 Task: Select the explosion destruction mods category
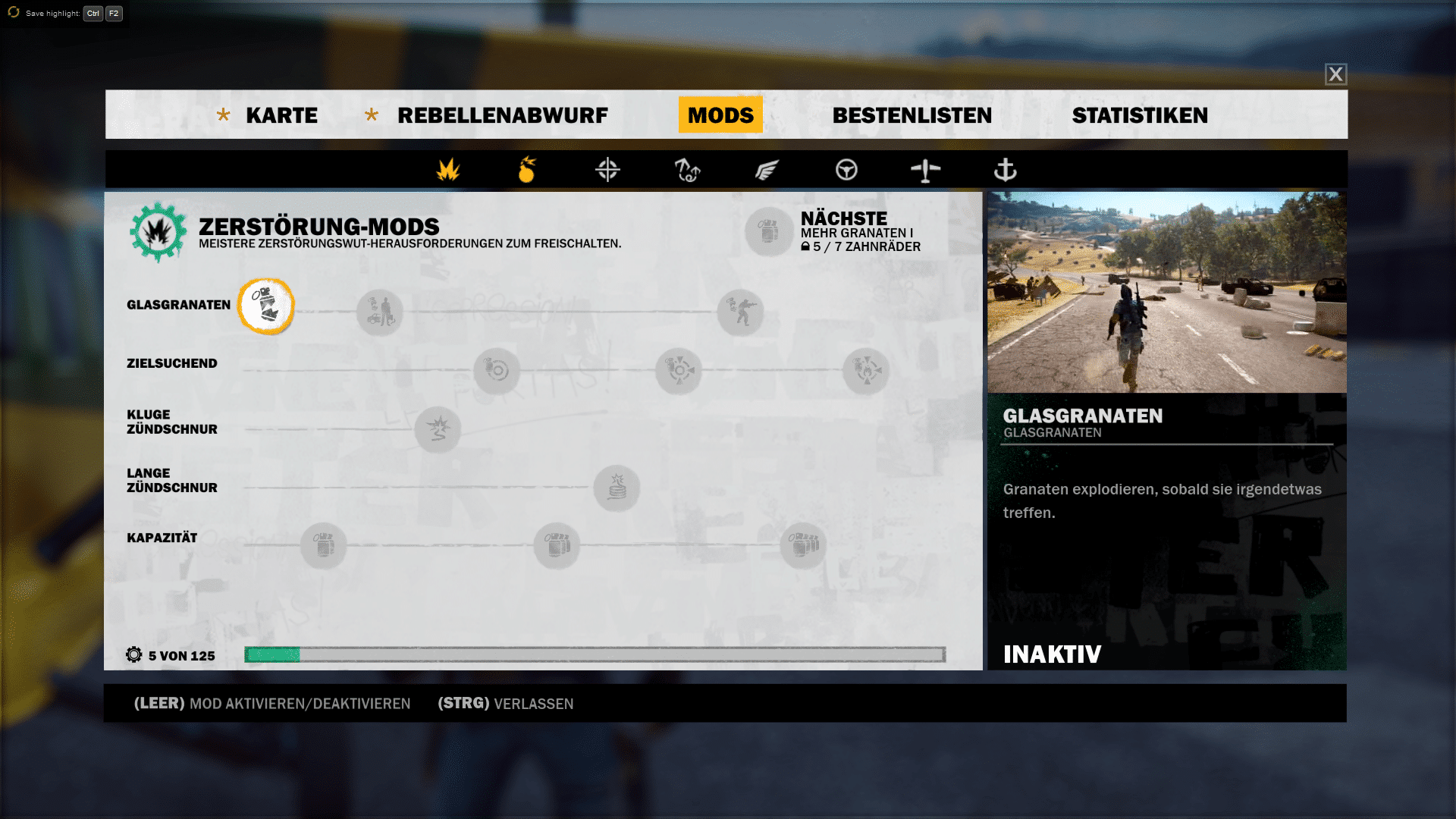tap(448, 170)
